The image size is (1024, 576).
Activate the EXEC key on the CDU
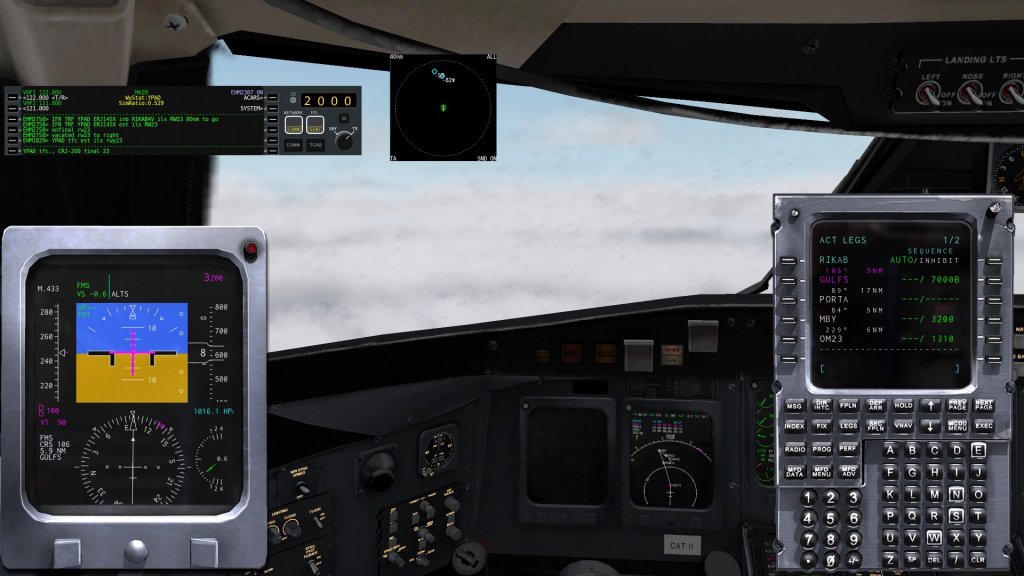tap(984, 427)
